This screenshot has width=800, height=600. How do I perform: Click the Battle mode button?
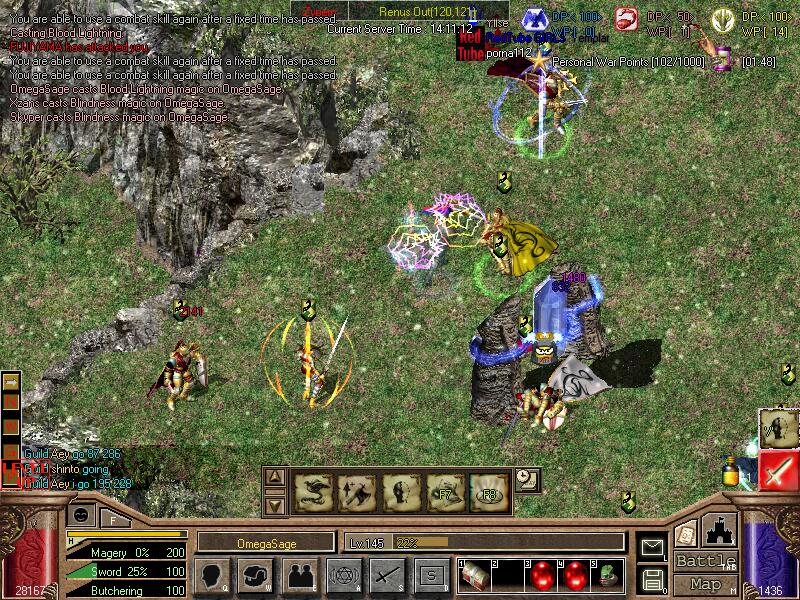[x=706, y=561]
